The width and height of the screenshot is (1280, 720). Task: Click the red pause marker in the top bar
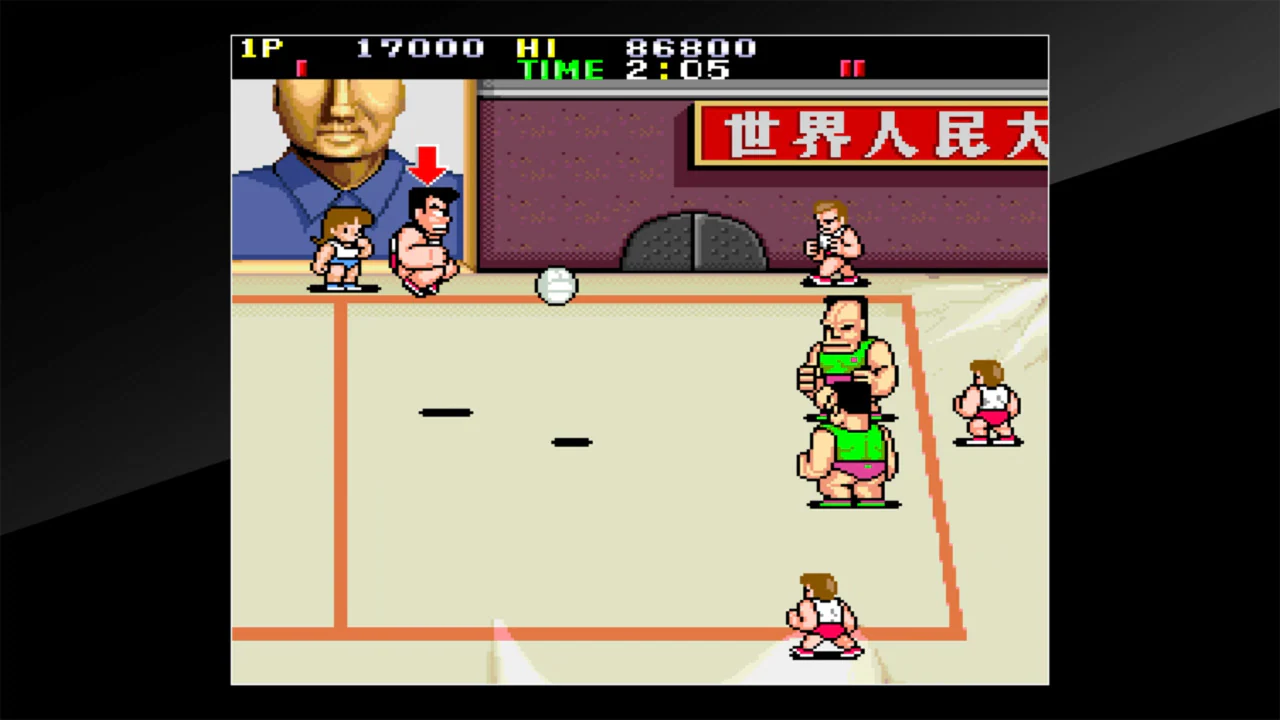point(853,66)
